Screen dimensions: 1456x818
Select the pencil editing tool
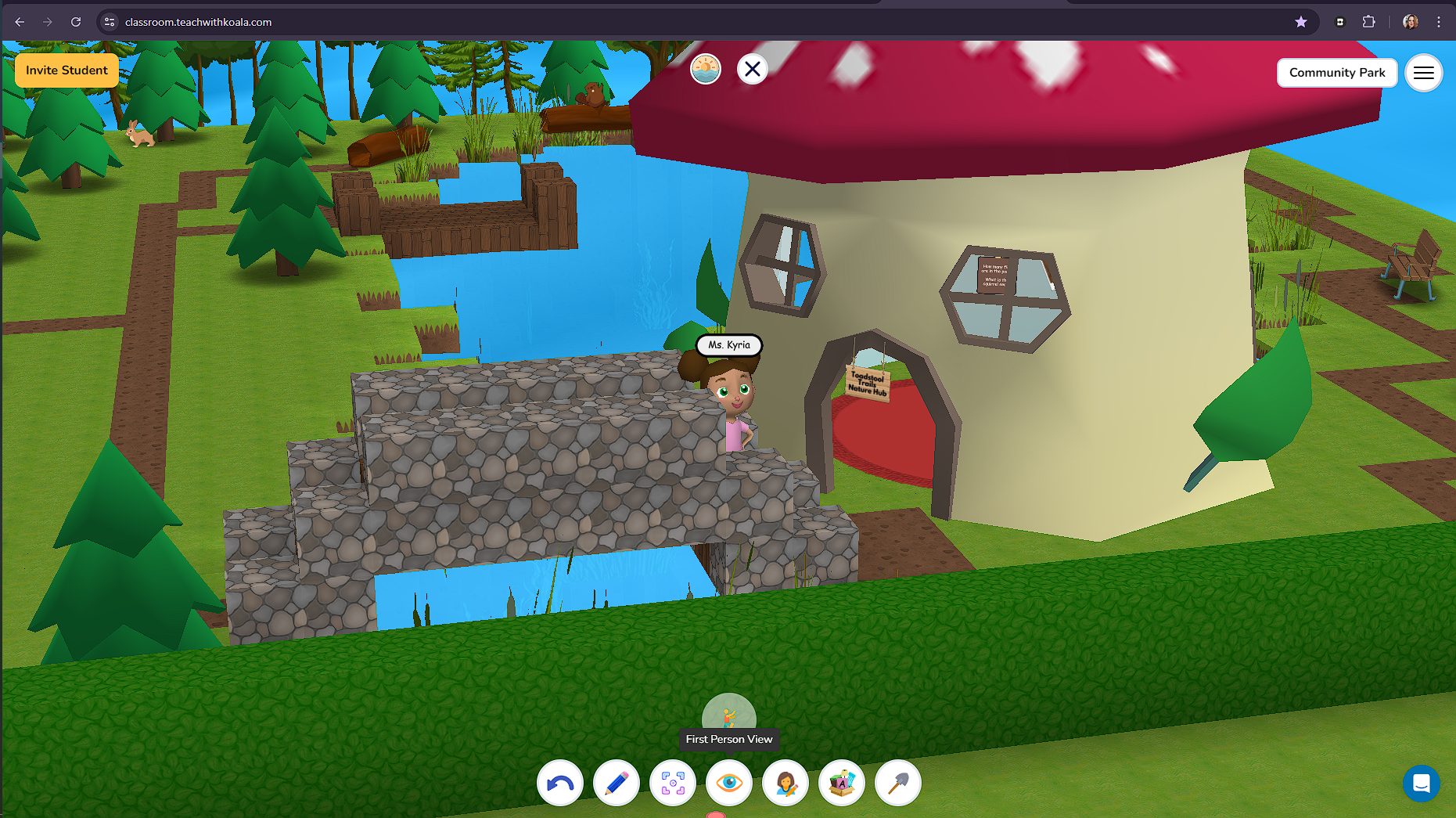617,783
